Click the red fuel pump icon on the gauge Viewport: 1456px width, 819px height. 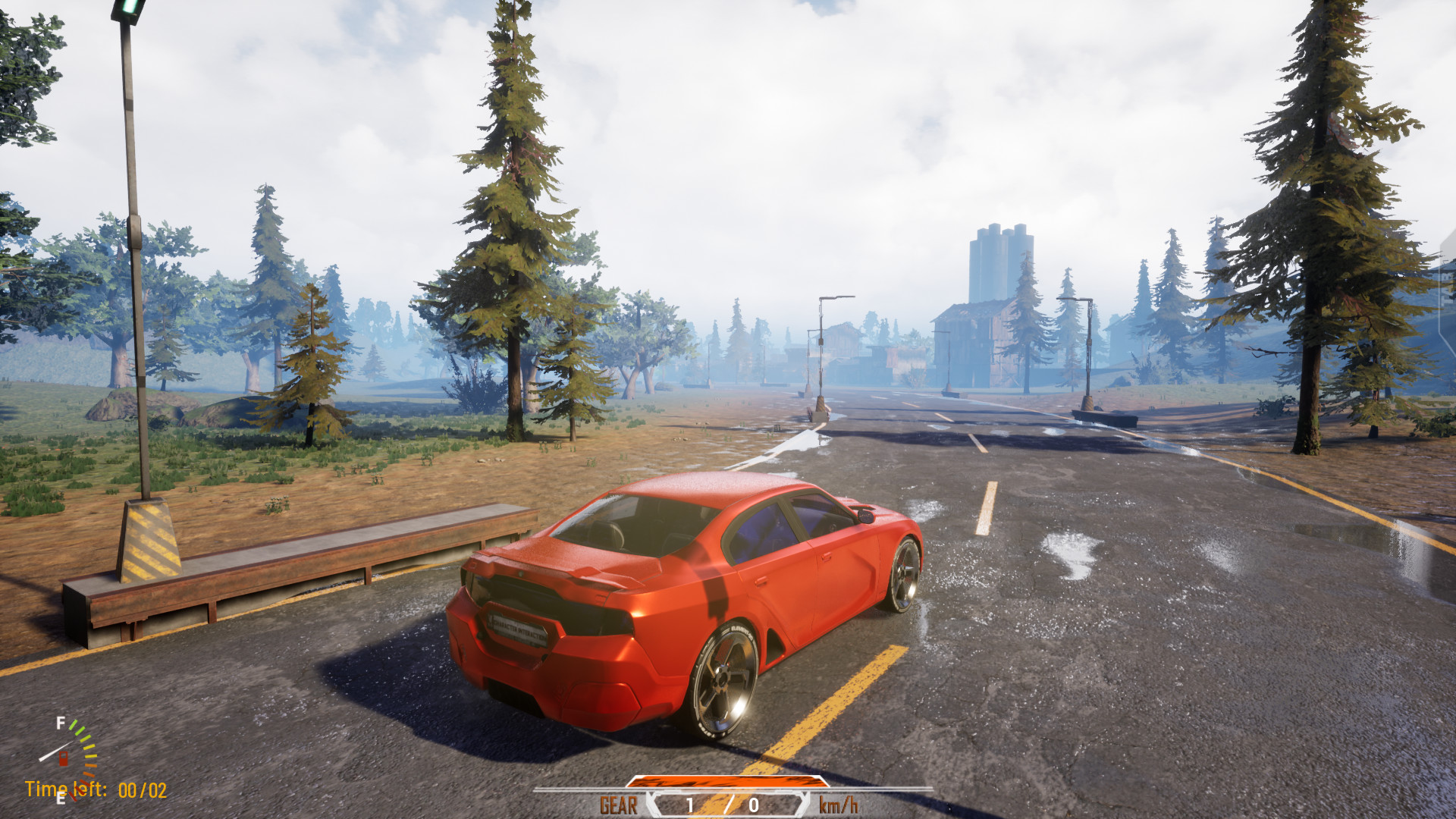pyautogui.click(x=64, y=759)
